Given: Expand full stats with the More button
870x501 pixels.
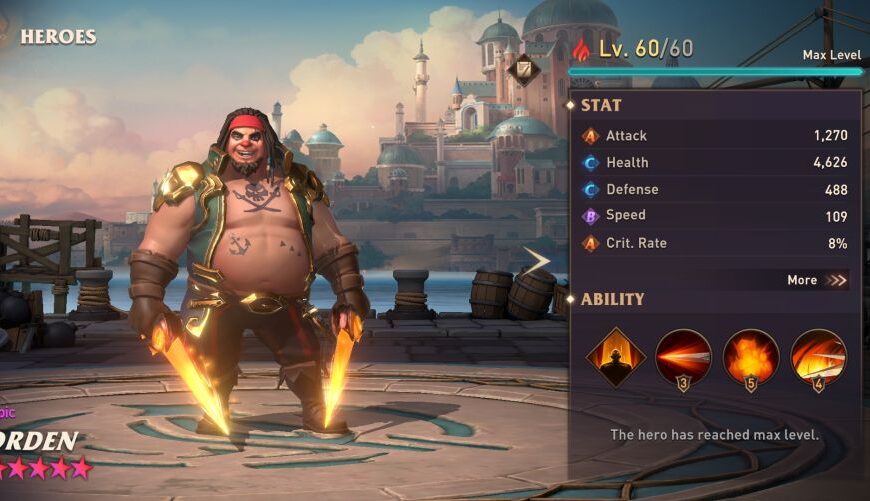Looking at the screenshot, I should click(816, 280).
